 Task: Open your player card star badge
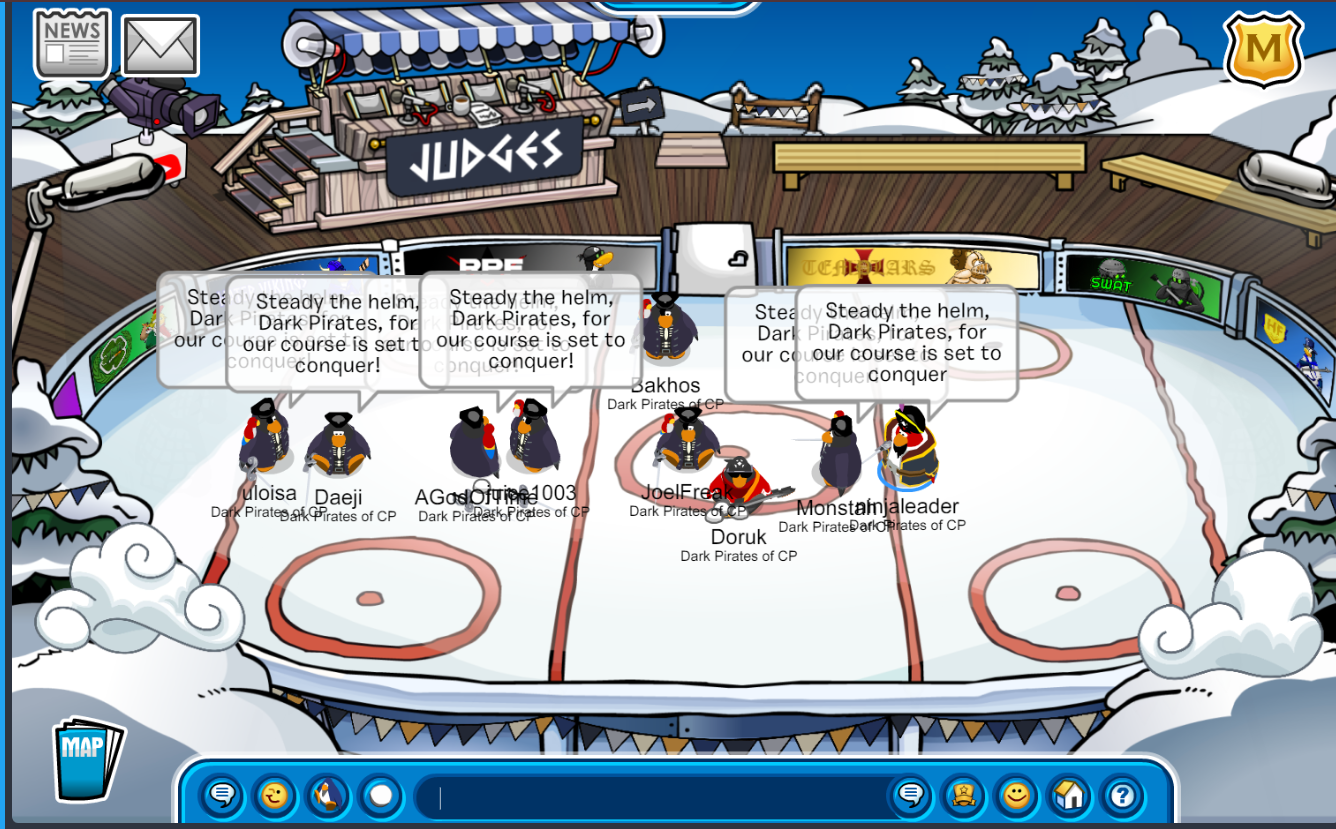tap(964, 796)
